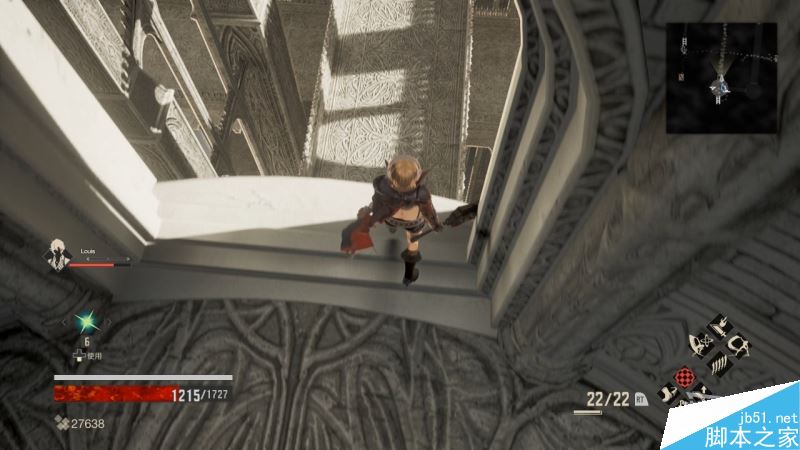Open the minimap

tap(721, 78)
